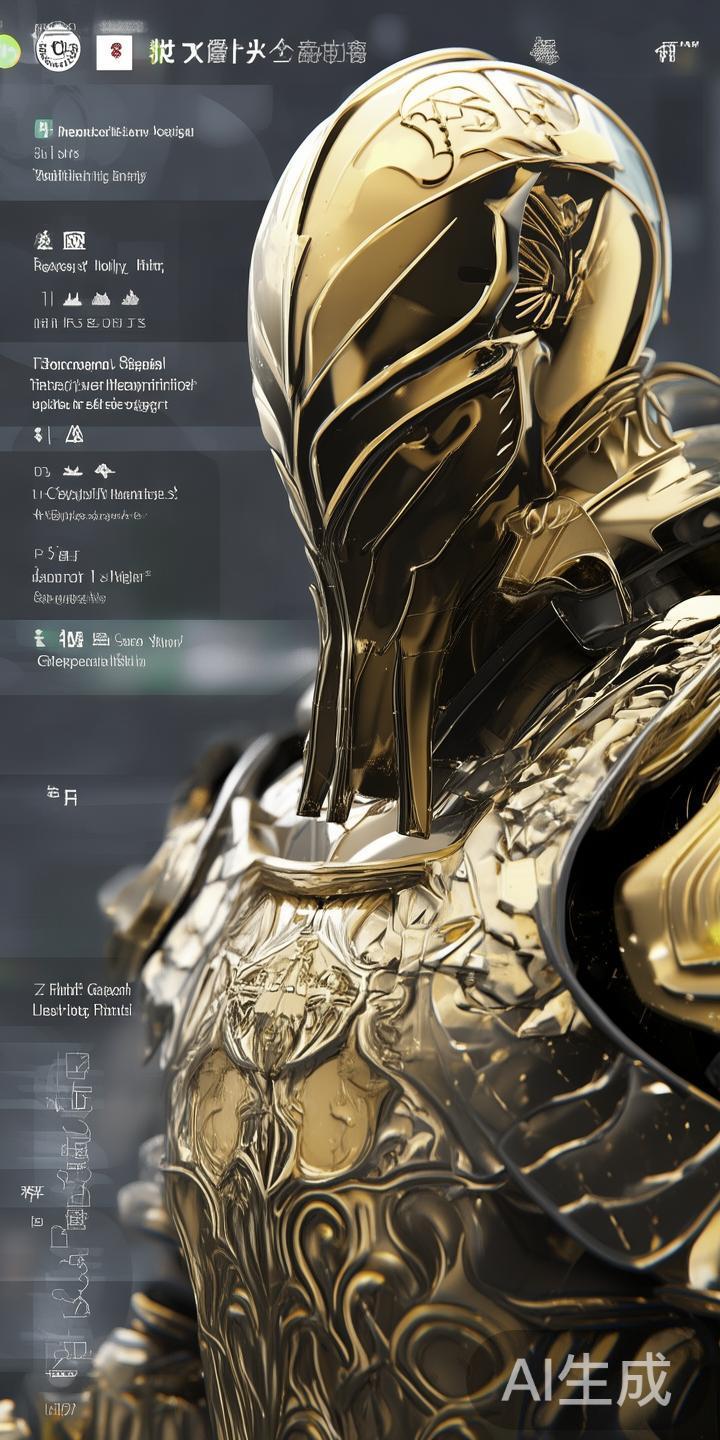Click the round emblem badge in the top bar
This screenshot has width=720, height=1440.
click(57, 49)
